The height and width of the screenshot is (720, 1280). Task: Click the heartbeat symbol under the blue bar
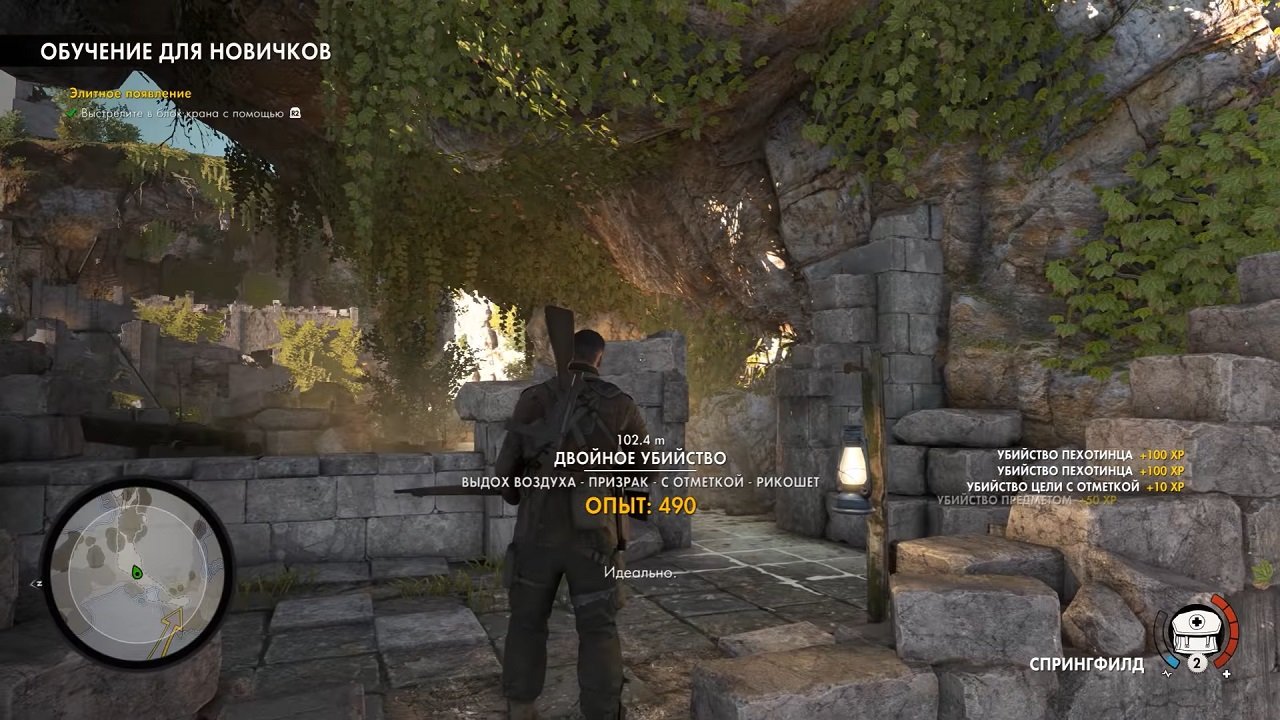tap(1166, 673)
